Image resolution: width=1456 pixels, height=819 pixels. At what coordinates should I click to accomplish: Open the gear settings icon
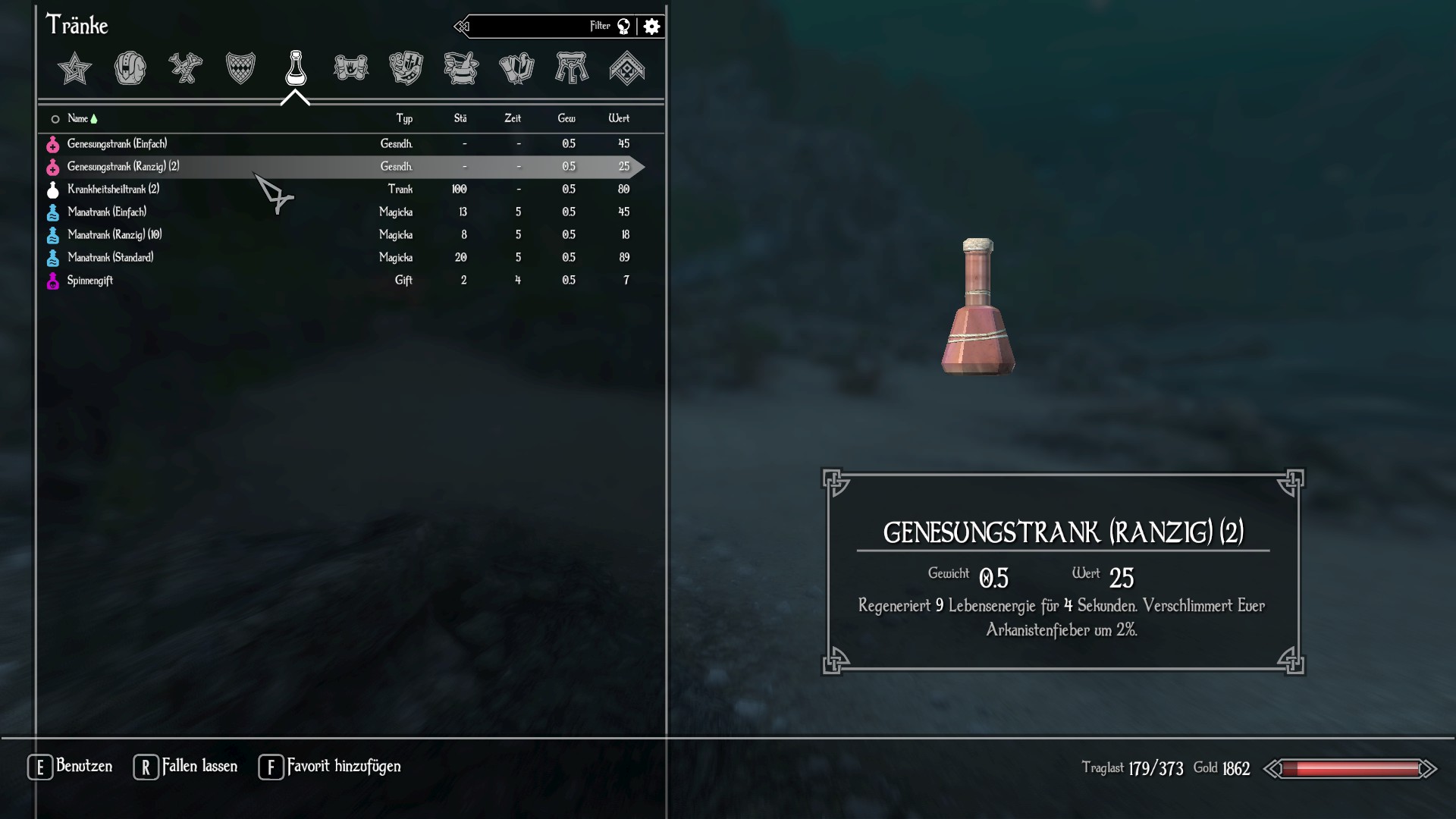point(651,27)
